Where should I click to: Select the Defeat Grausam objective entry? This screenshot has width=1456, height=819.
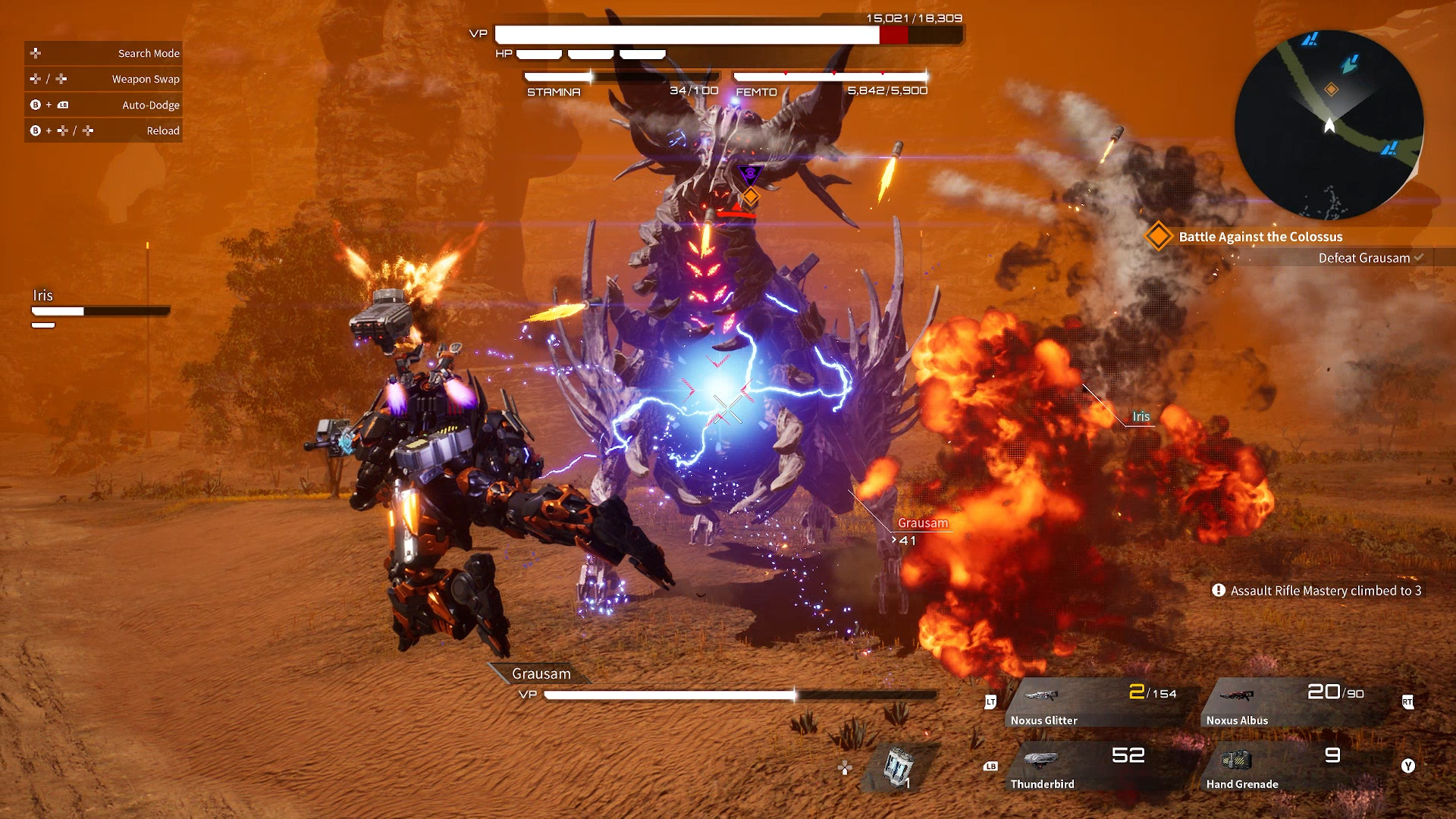[x=1363, y=258]
